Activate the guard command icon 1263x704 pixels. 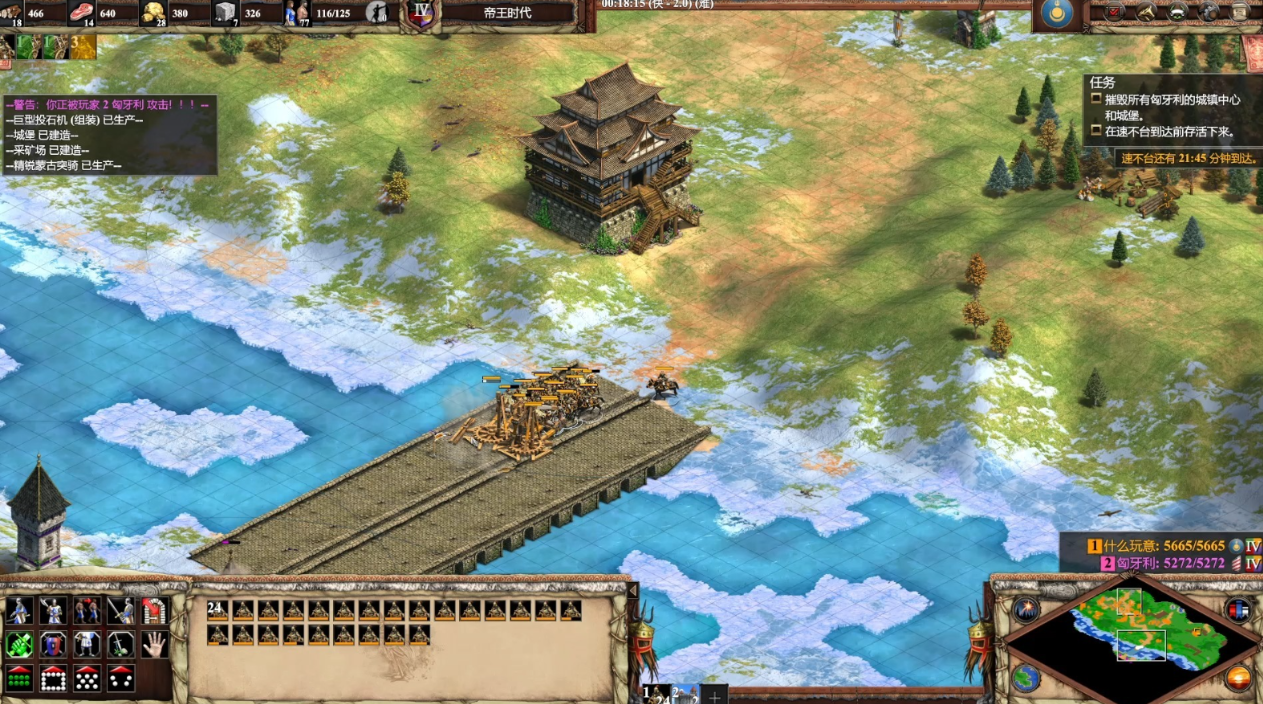coord(53,610)
